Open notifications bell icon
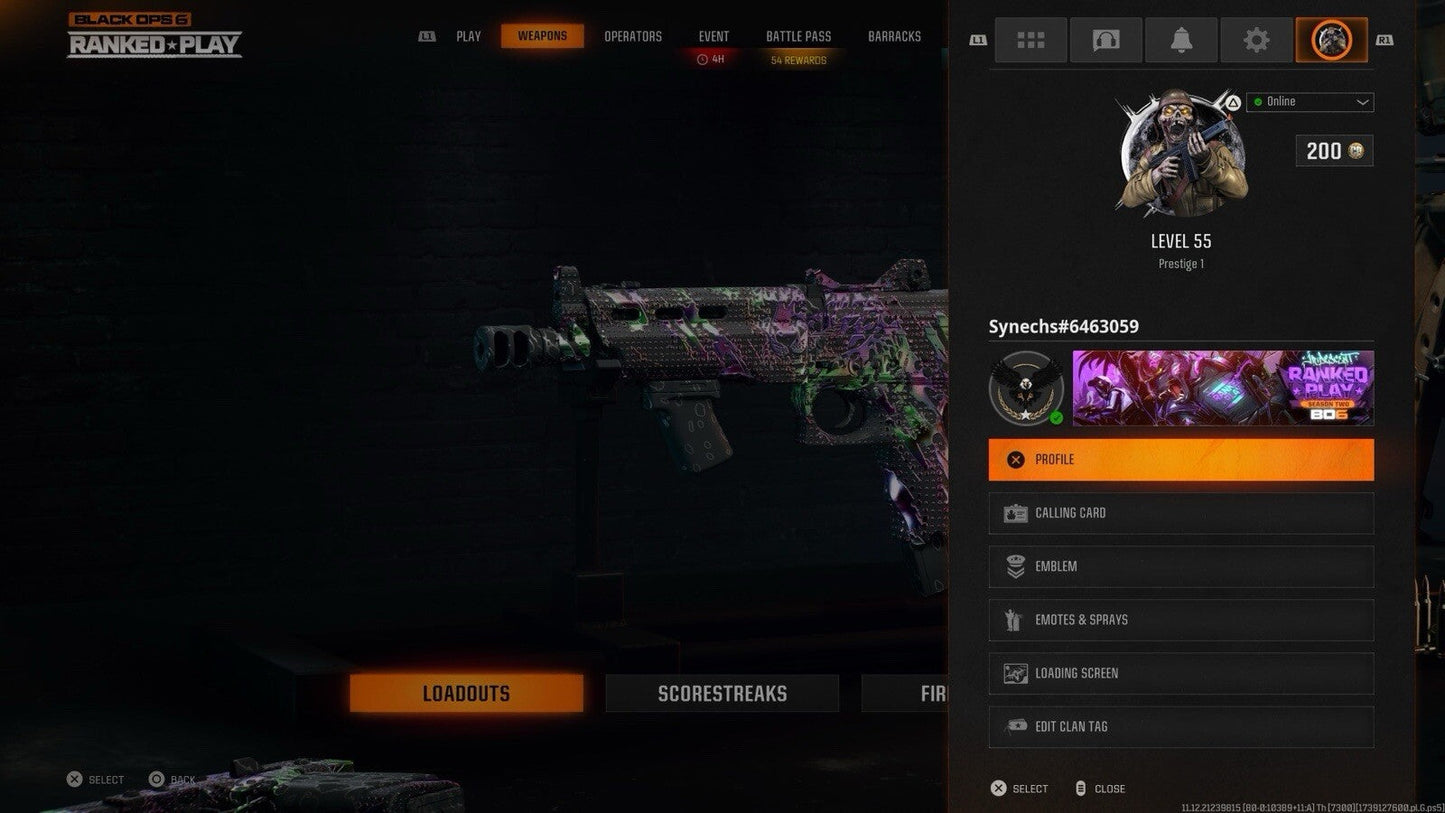Viewport: 1445px width, 813px height. click(1181, 40)
